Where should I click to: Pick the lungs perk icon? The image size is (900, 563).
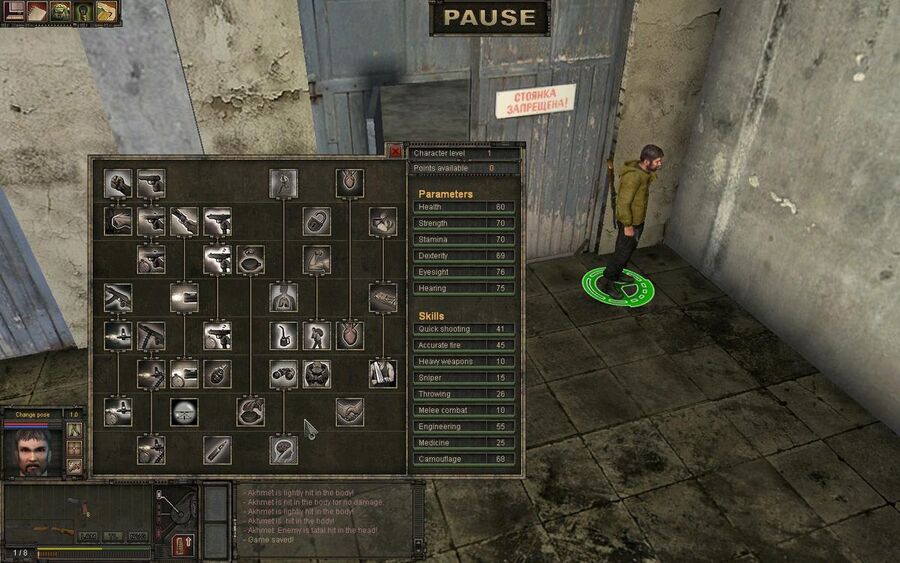tap(283, 297)
